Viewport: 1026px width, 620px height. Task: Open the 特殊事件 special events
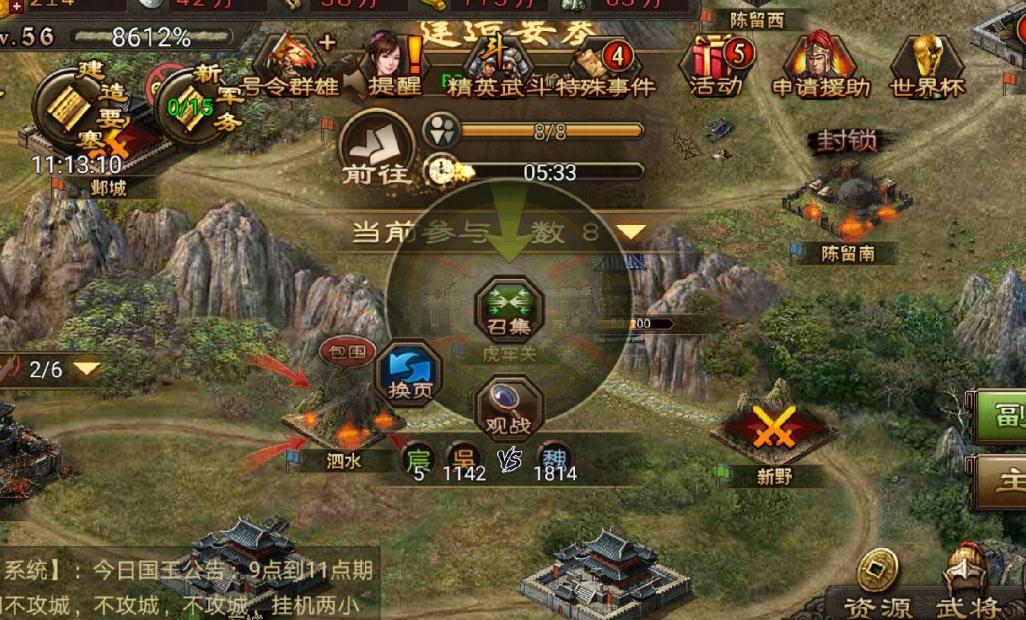coord(606,65)
